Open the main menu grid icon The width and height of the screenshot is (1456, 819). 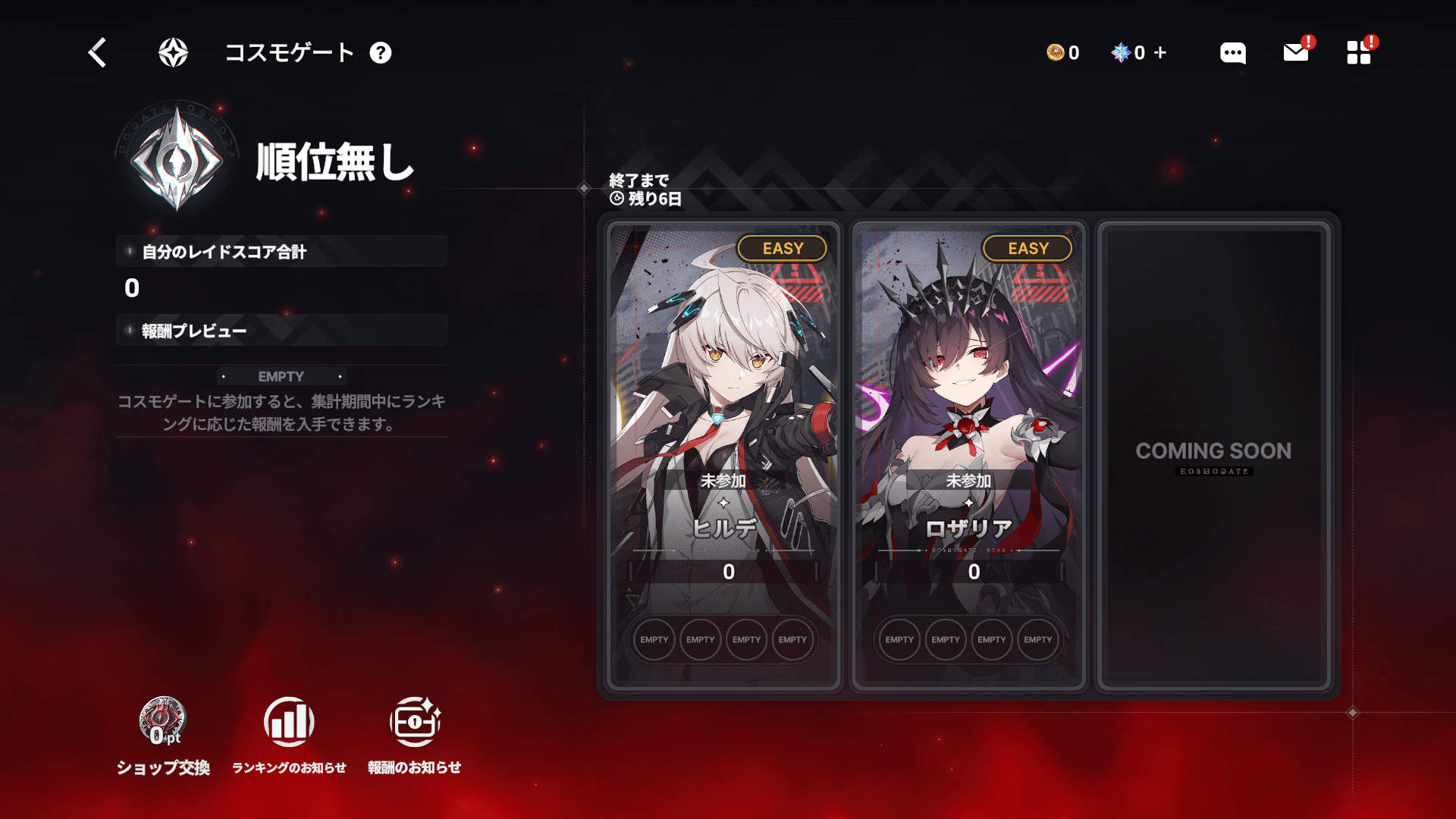coord(1358,53)
